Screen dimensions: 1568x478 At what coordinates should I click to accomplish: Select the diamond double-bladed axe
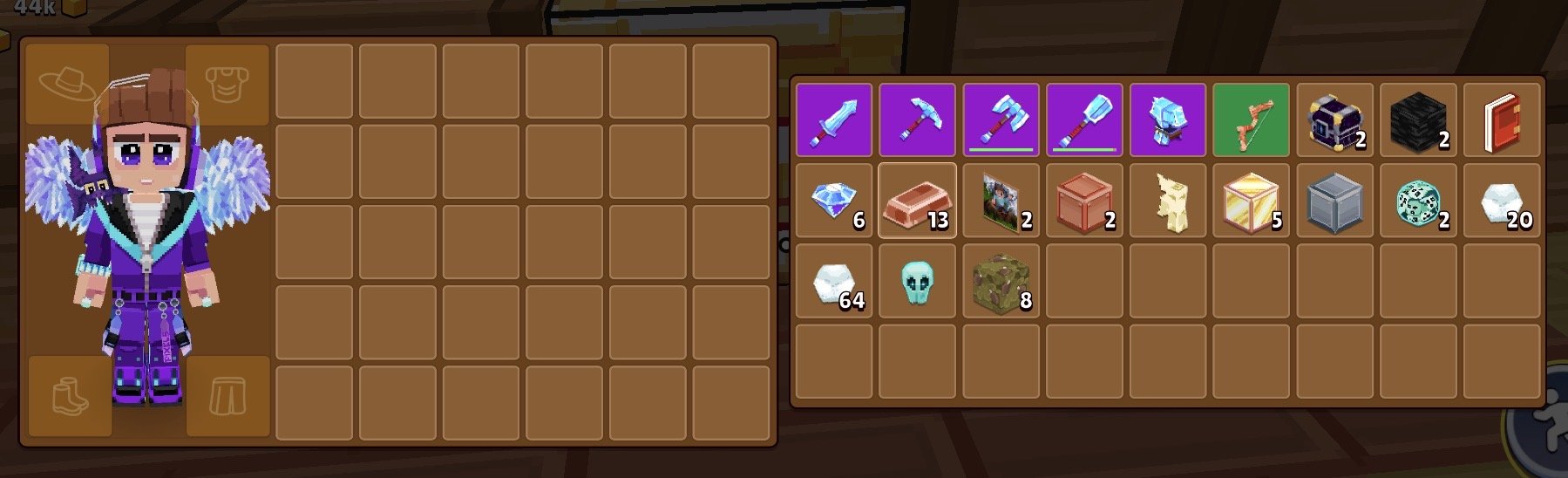(x=1001, y=120)
